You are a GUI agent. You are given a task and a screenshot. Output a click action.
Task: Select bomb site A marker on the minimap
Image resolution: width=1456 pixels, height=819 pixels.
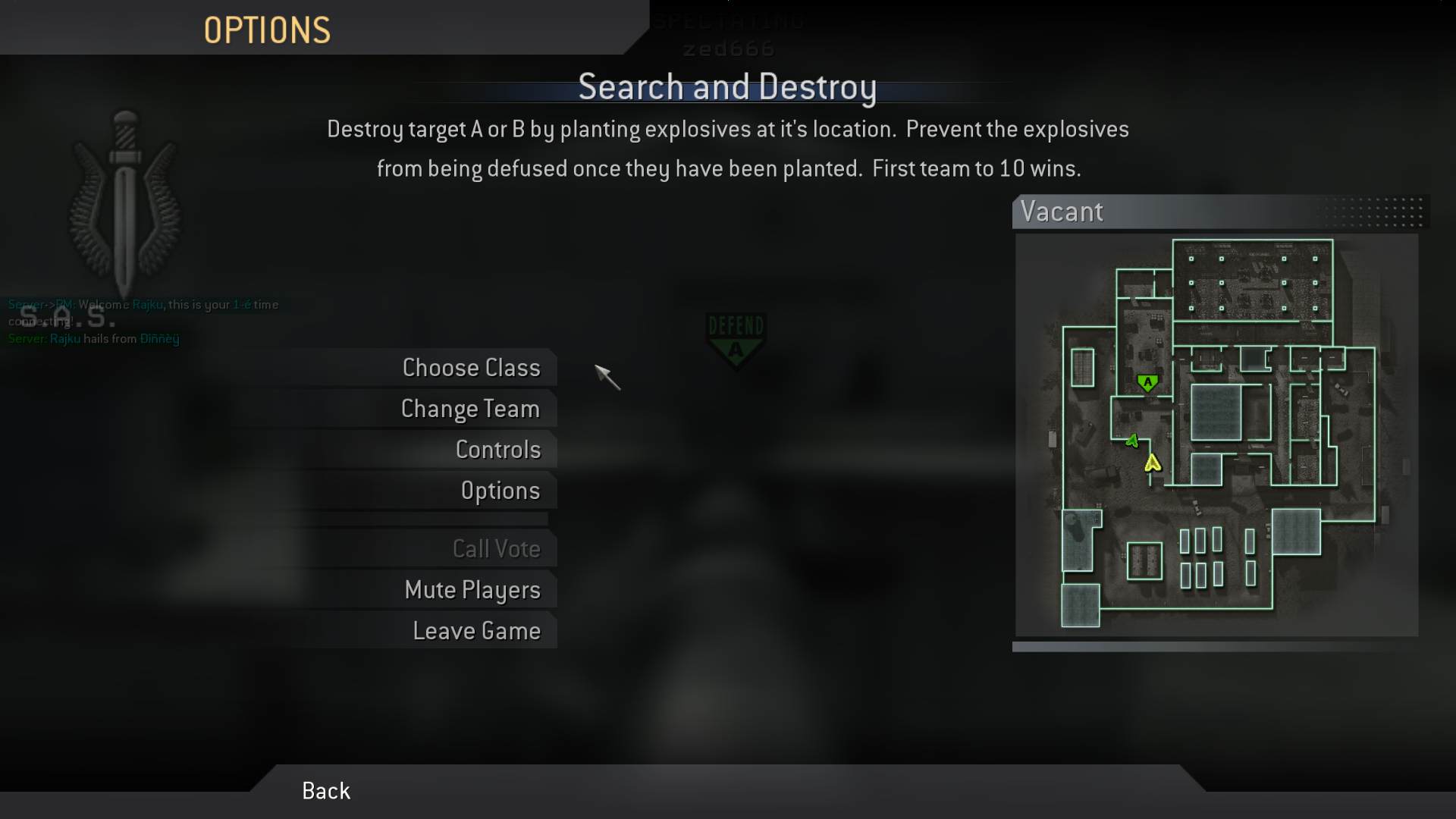1148,382
